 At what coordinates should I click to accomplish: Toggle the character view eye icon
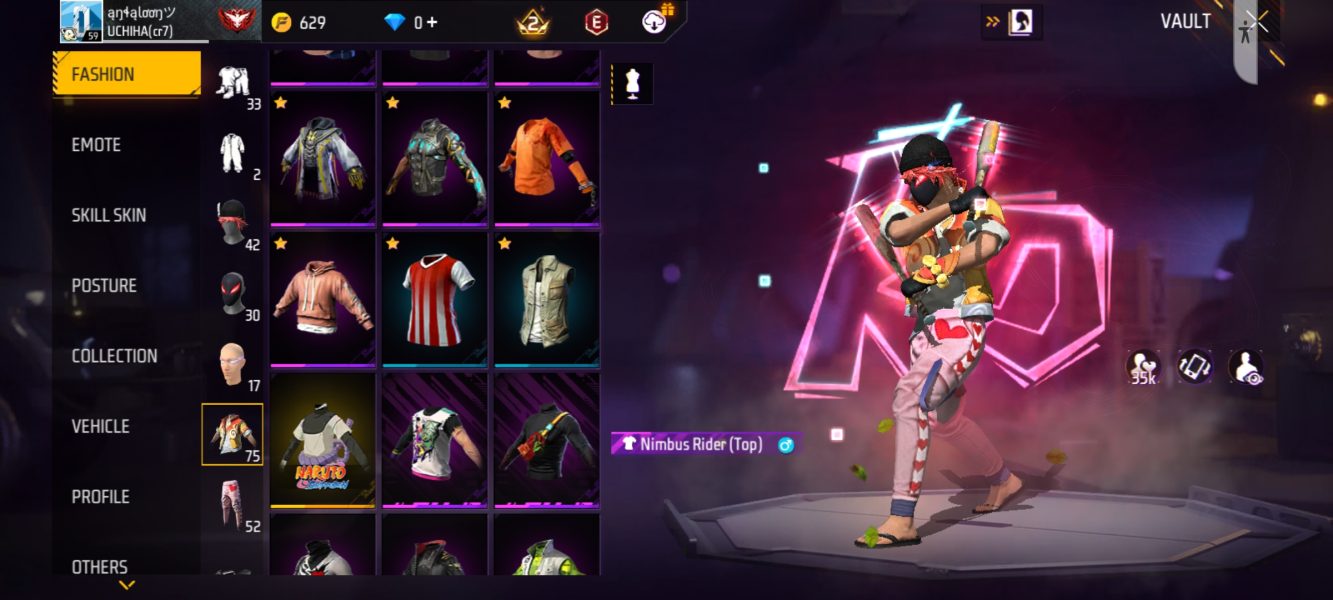coord(1245,366)
